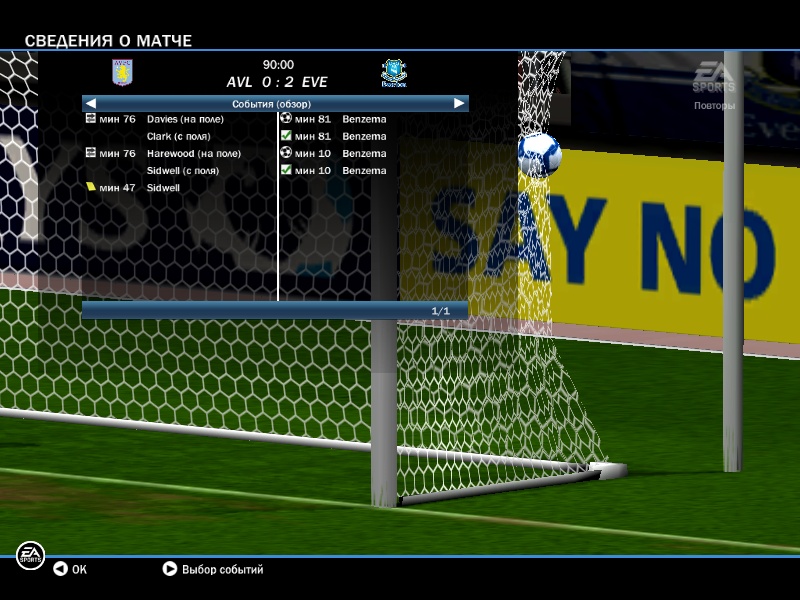Choose the Clark (с поля) row

[x=182, y=136]
